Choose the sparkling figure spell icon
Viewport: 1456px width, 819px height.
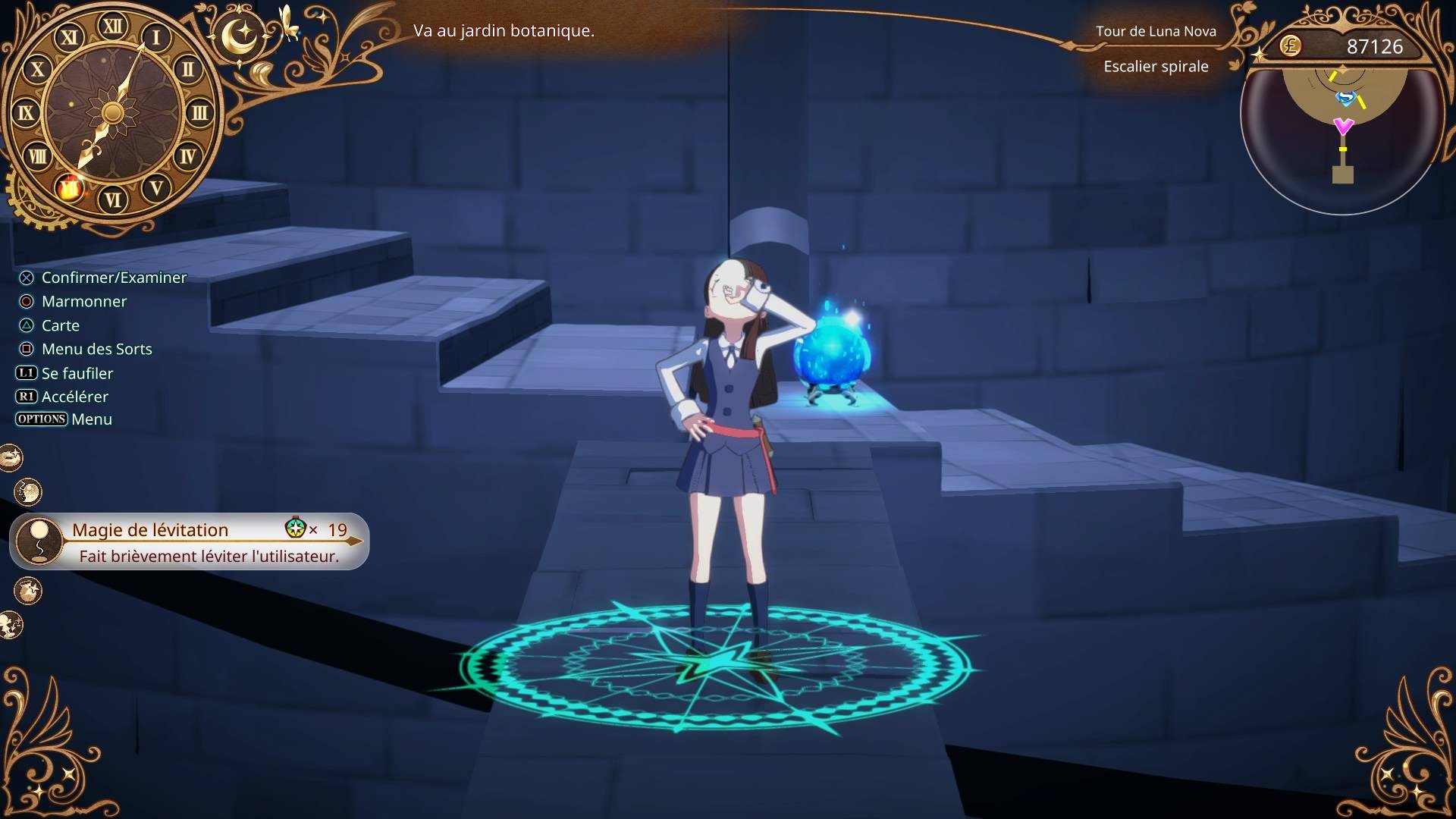pos(11,626)
